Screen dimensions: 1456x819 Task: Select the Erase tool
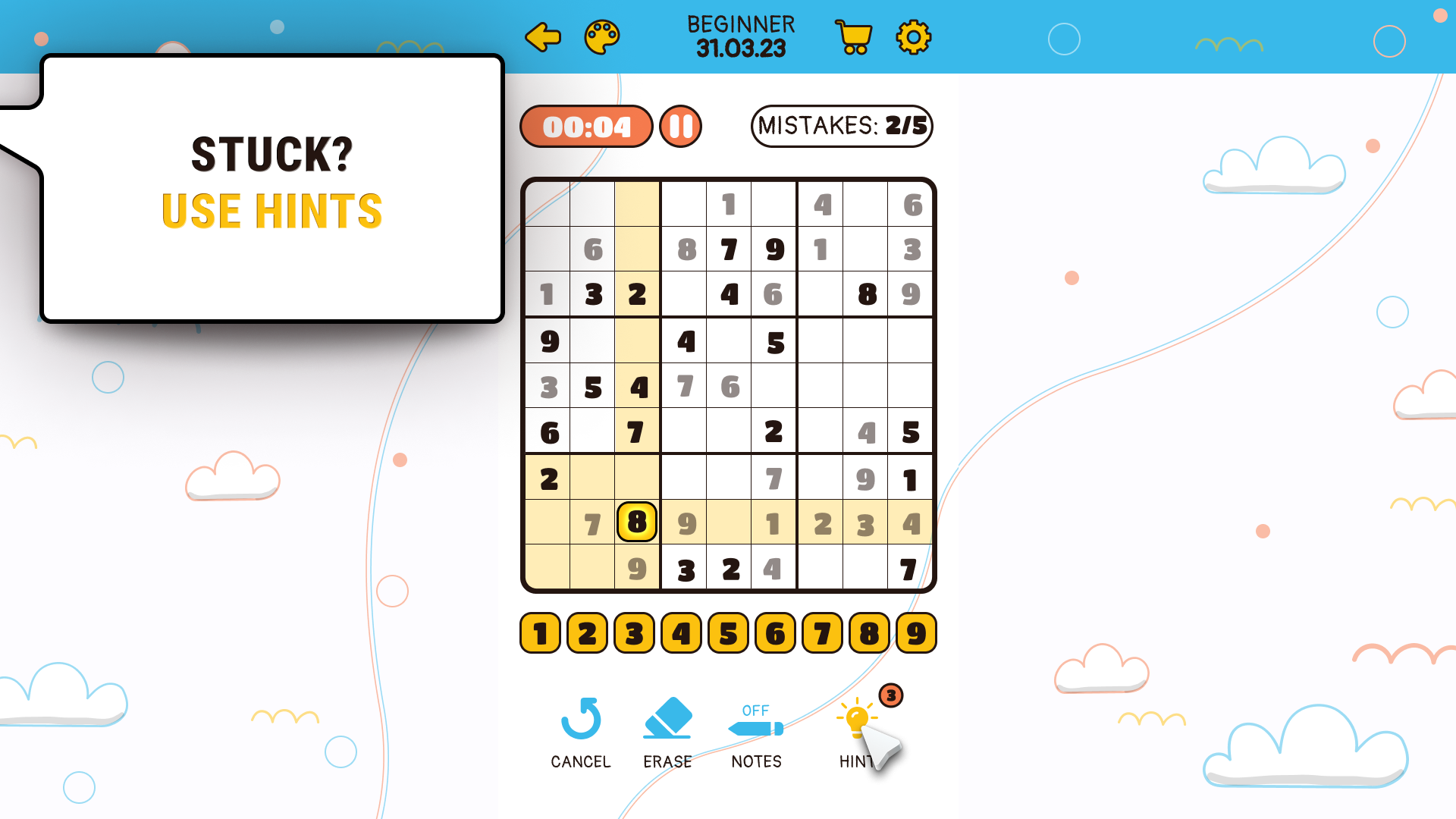pos(668,724)
